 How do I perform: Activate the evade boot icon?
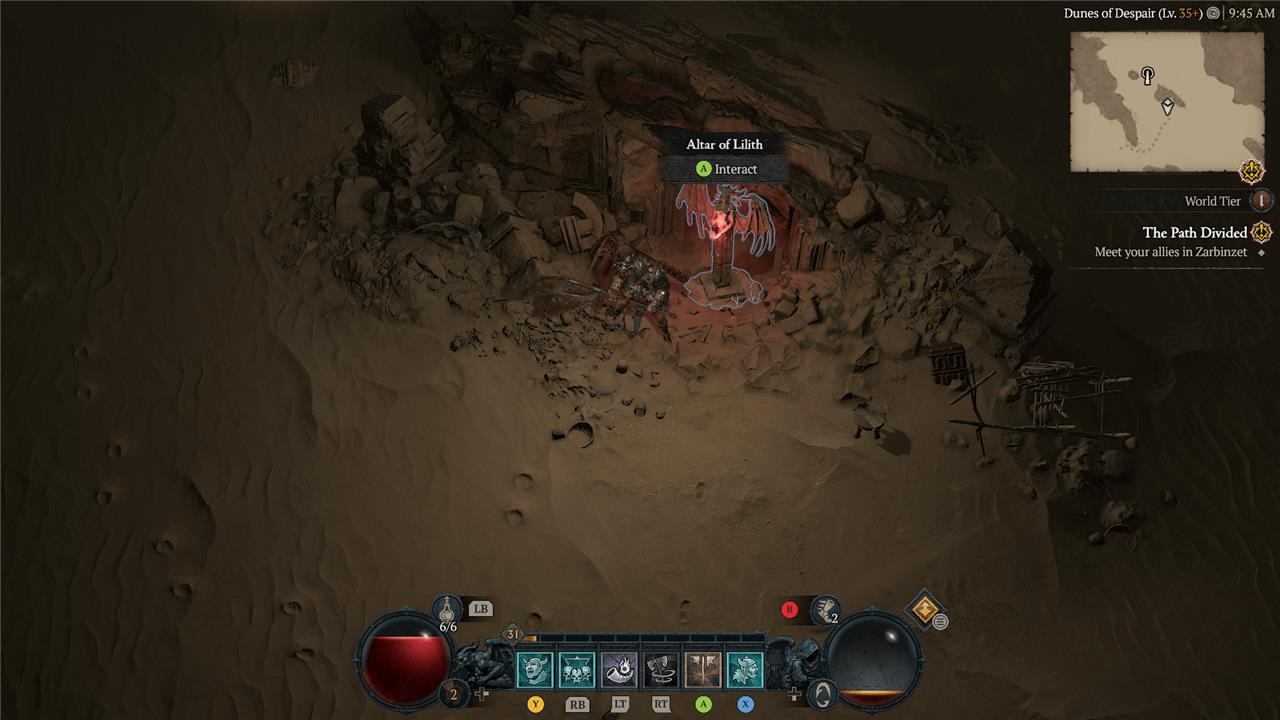point(826,608)
